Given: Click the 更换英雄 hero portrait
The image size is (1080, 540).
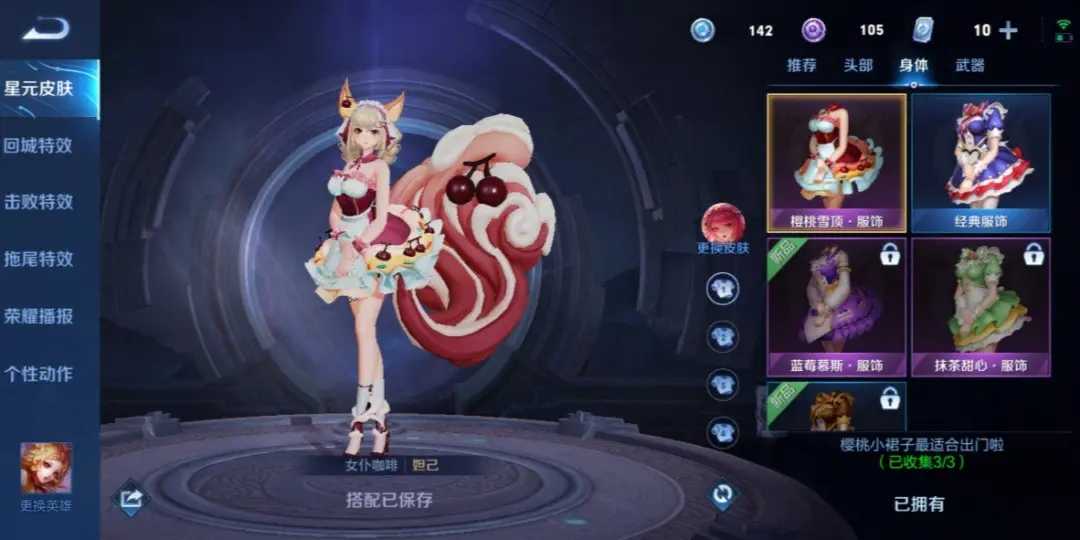Looking at the screenshot, I should pos(46,470).
